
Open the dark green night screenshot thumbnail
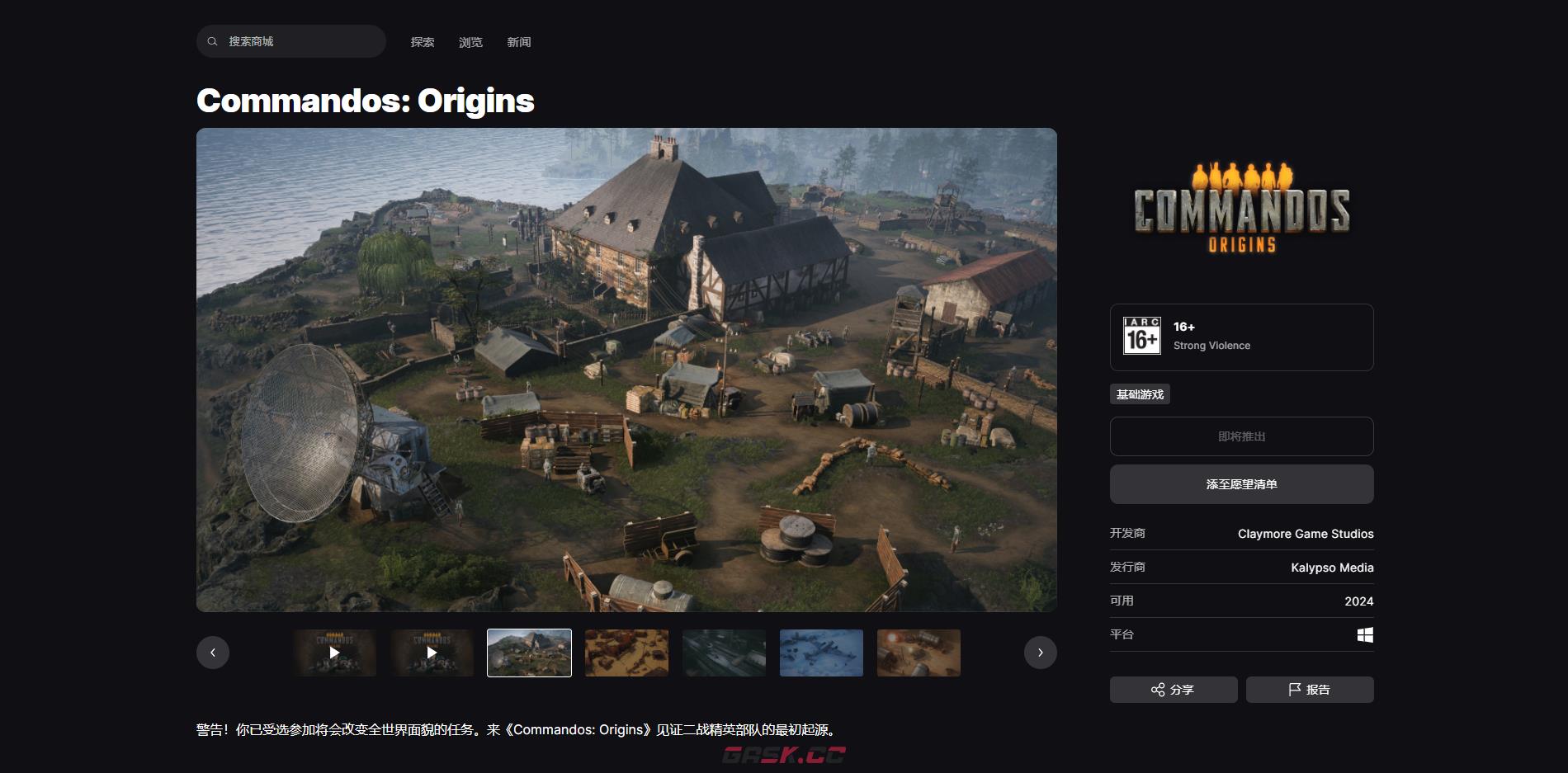click(x=724, y=653)
